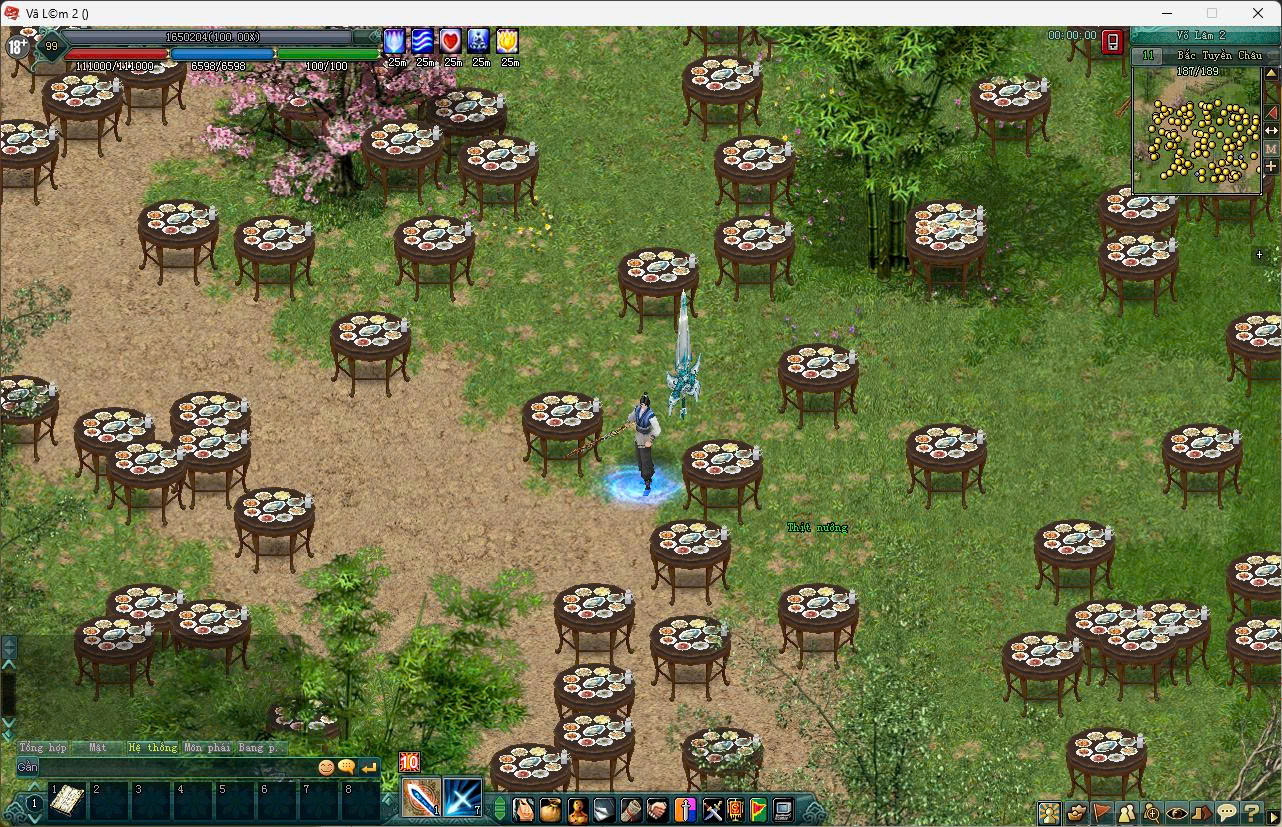Send the chat with the enter arrow button

coord(369,767)
